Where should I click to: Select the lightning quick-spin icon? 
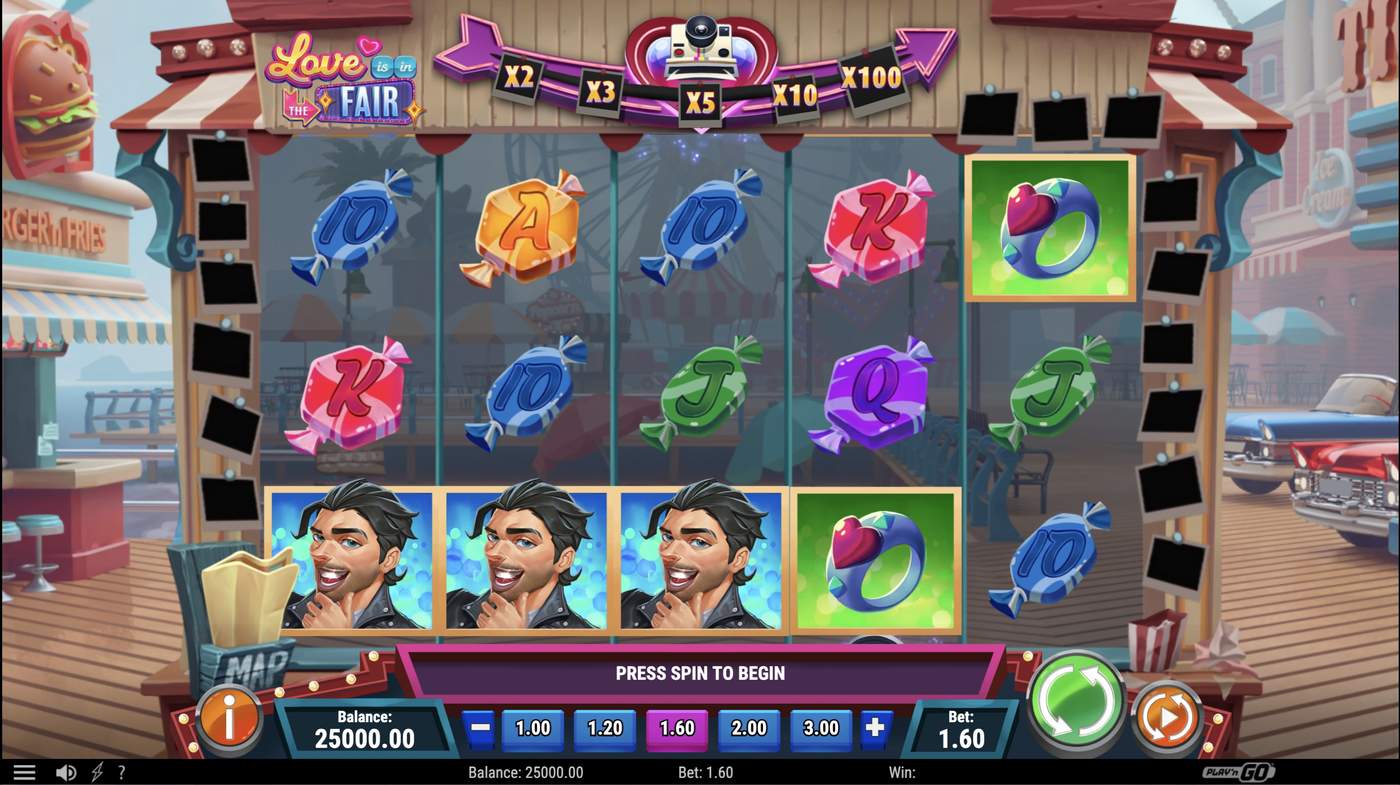click(96, 771)
